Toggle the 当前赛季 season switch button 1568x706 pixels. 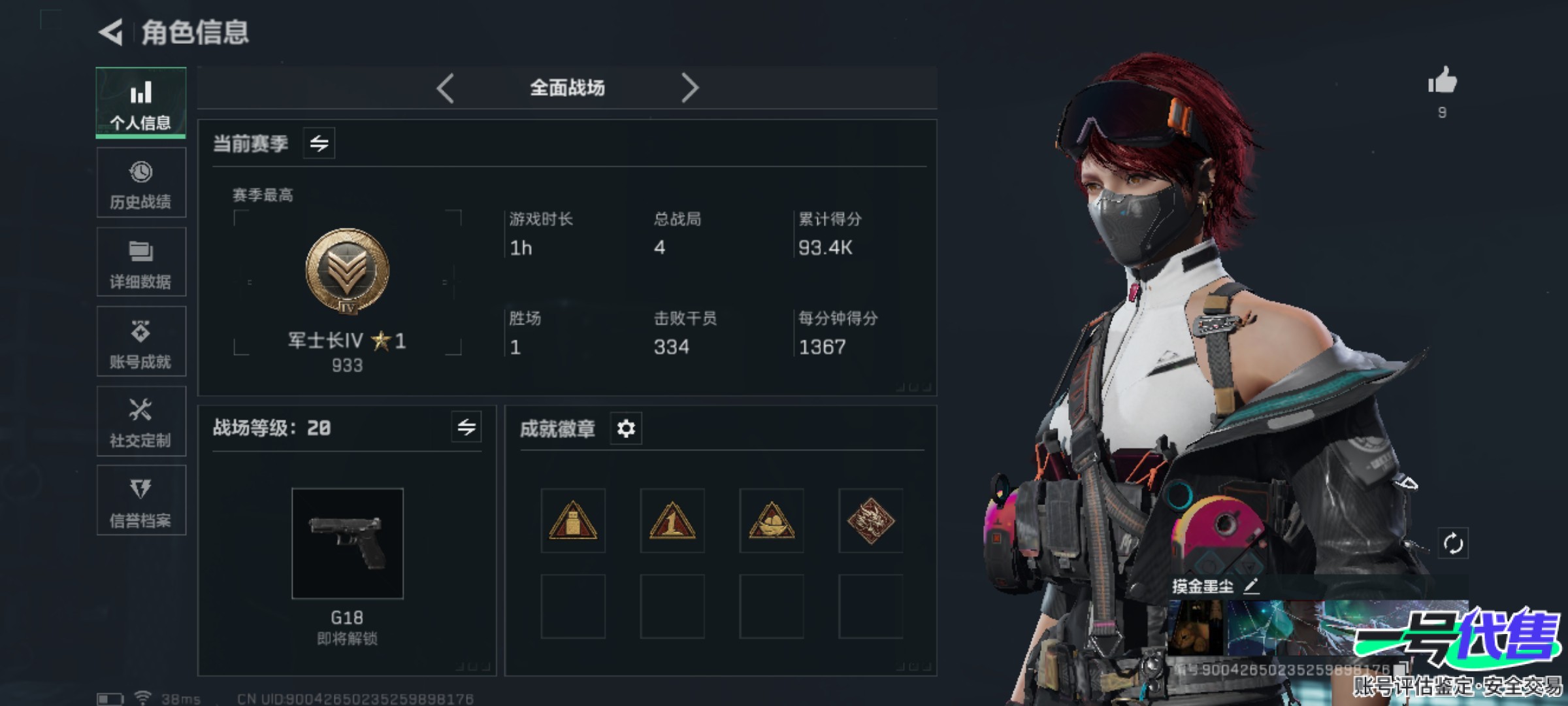319,143
